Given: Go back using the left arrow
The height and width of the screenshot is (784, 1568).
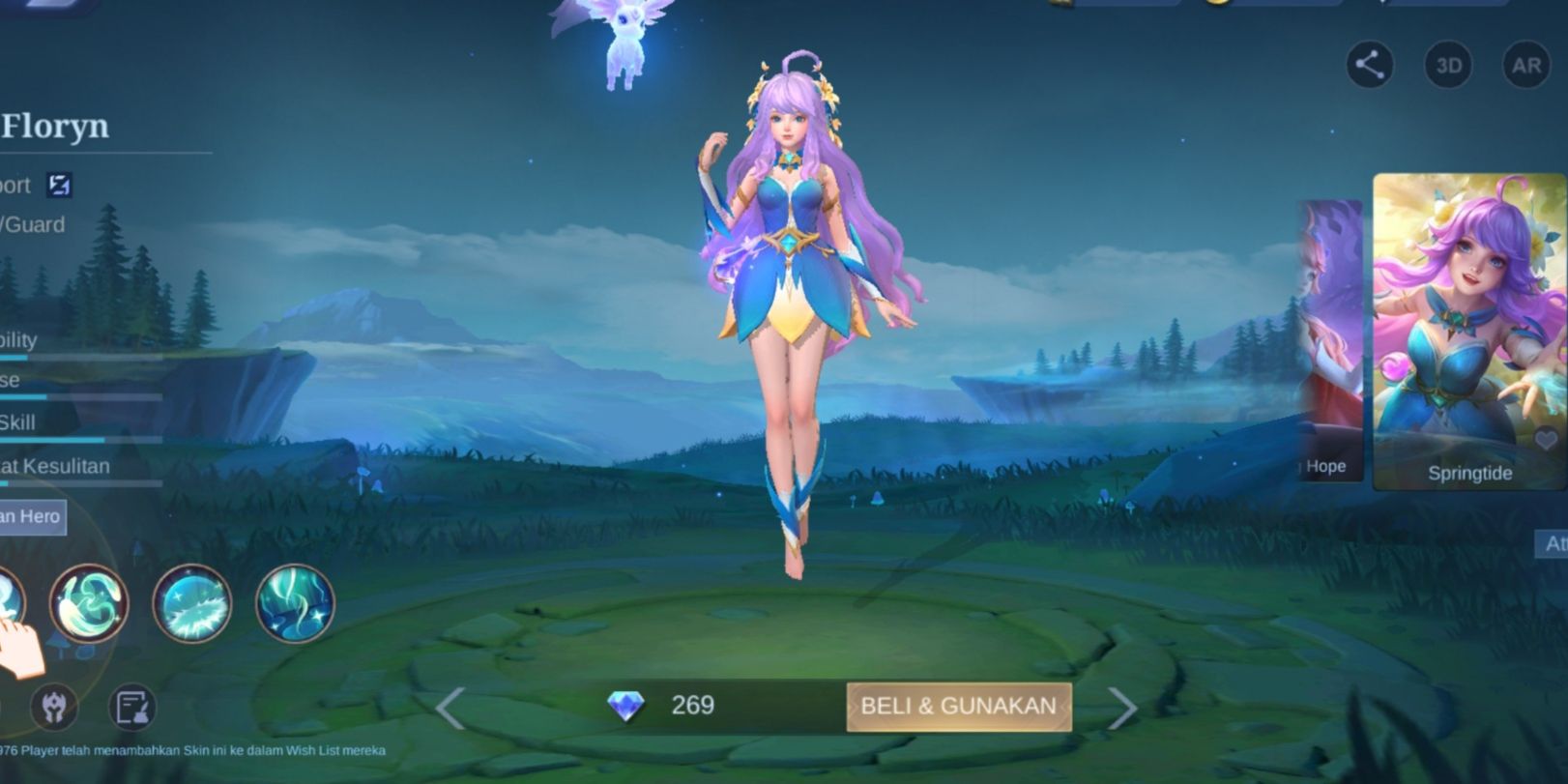Looking at the screenshot, I should tap(450, 707).
